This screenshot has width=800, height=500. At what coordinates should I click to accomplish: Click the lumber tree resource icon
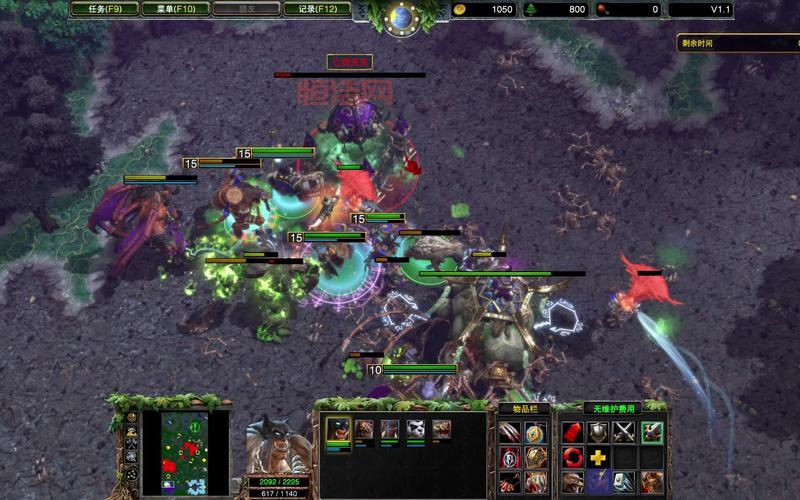(531, 9)
